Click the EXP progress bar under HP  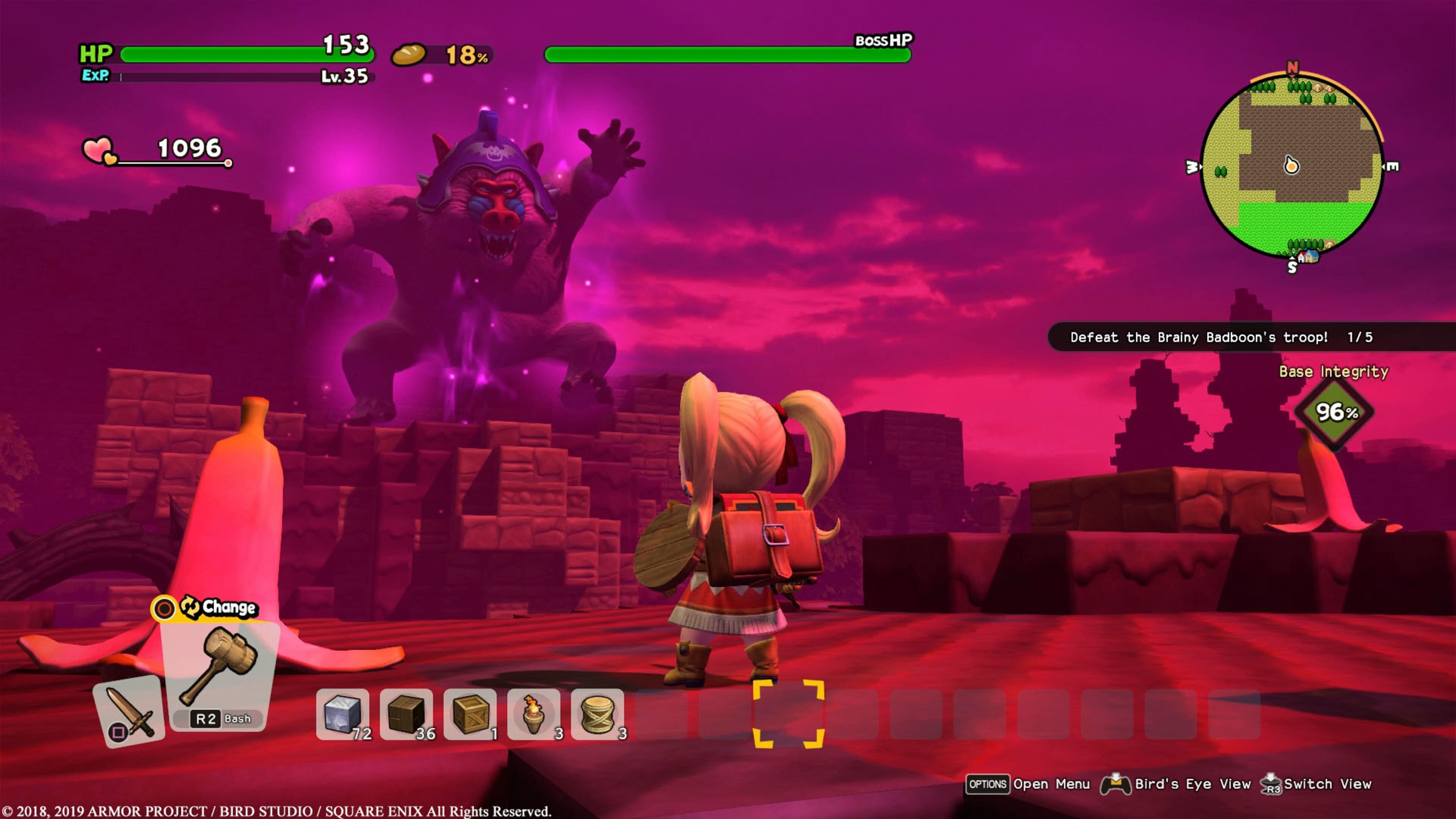(x=215, y=76)
